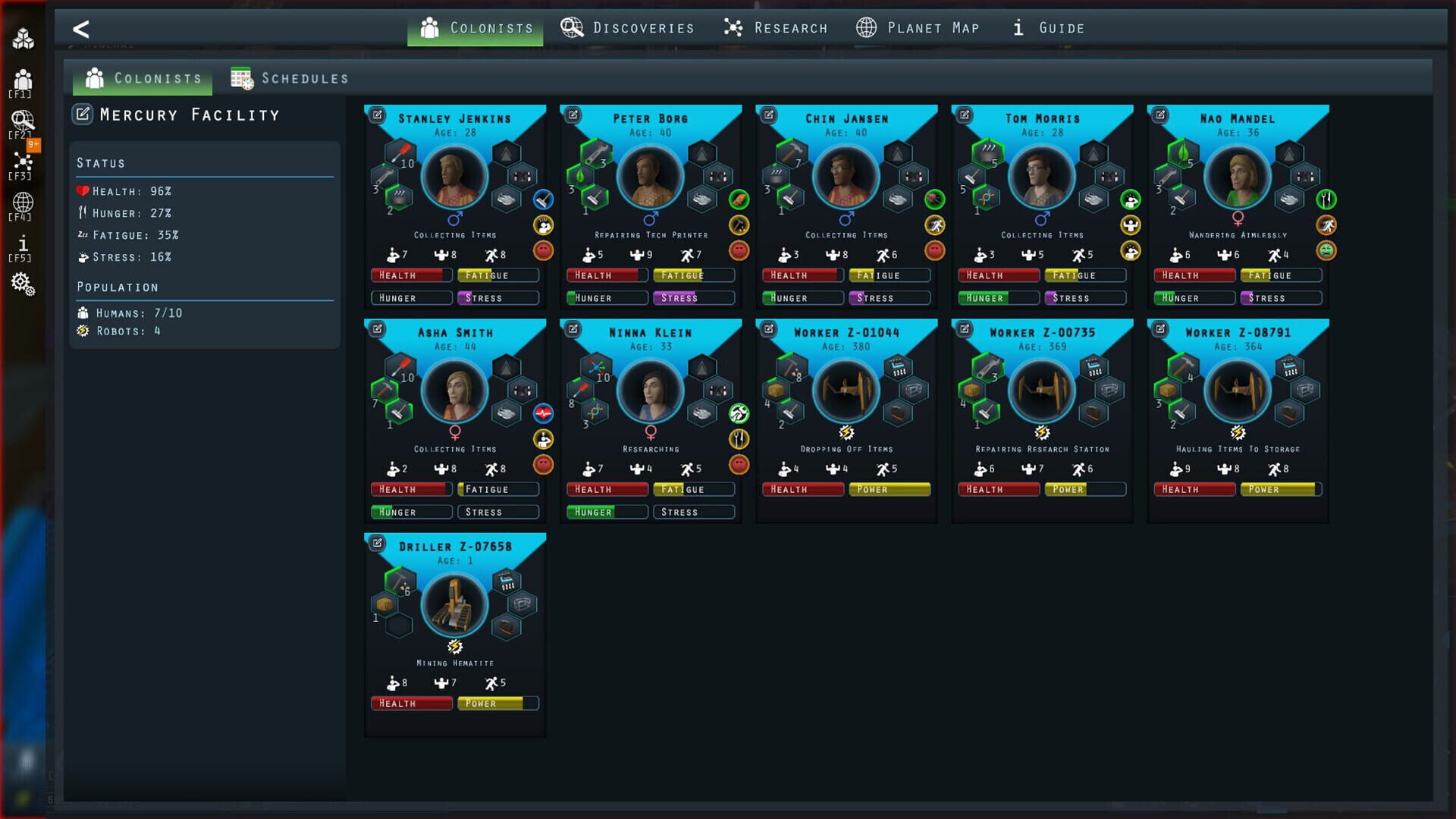Select the Colonists heading in the top bar

tap(475, 27)
